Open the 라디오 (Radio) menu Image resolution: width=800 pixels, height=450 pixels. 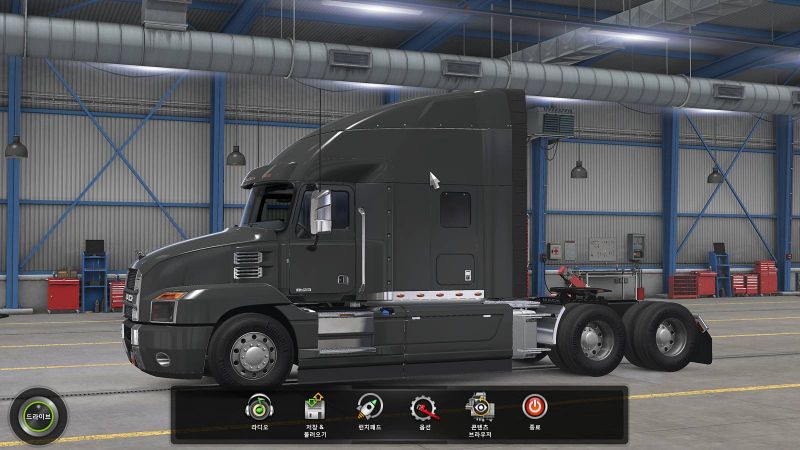[260, 408]
